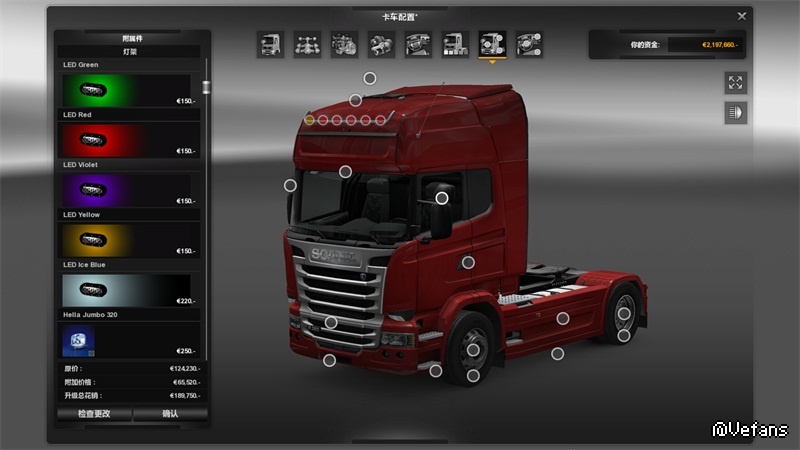Screen dimensions: 800x450
Task: Open the engine category tab
Action: 345,44
